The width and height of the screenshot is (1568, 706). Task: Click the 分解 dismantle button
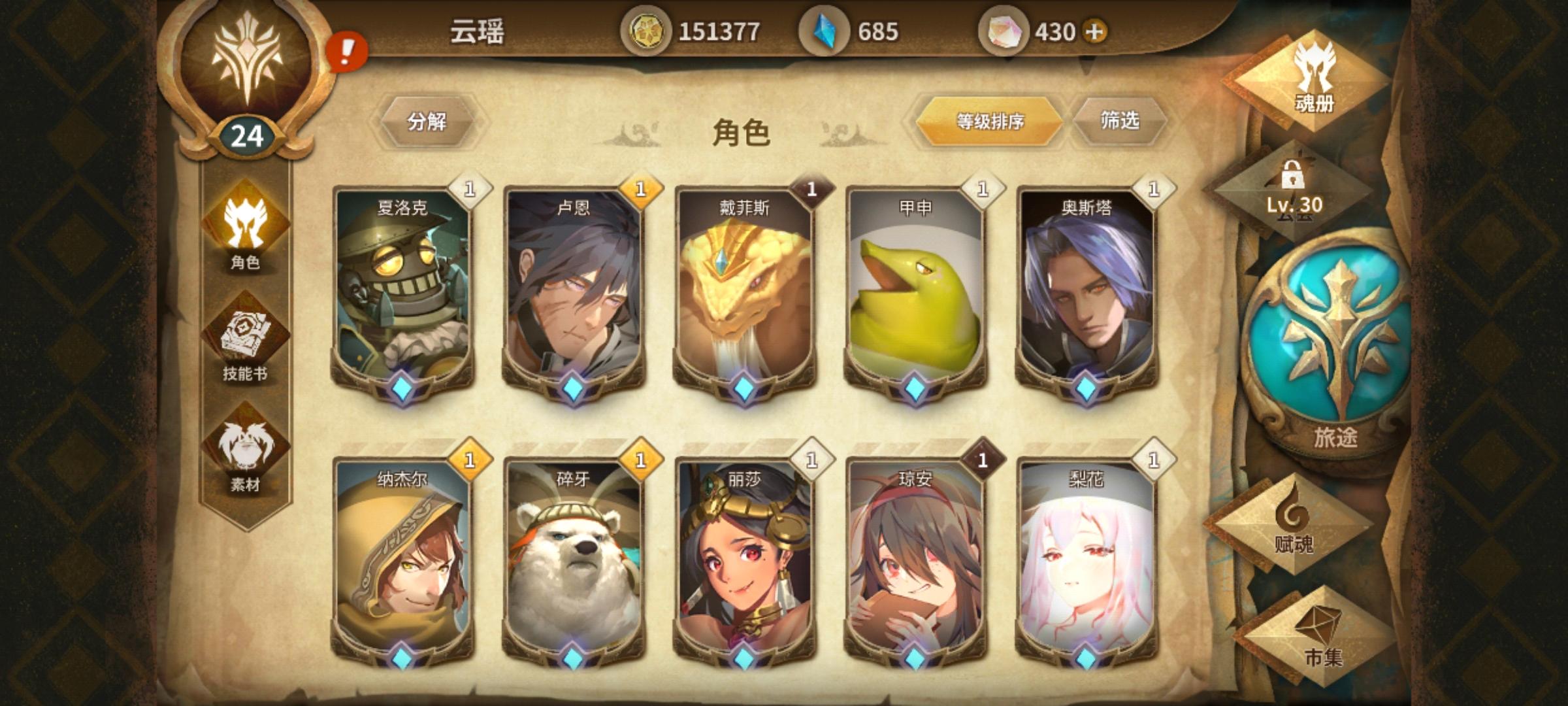pyautogui.click(x=428, y=121)
